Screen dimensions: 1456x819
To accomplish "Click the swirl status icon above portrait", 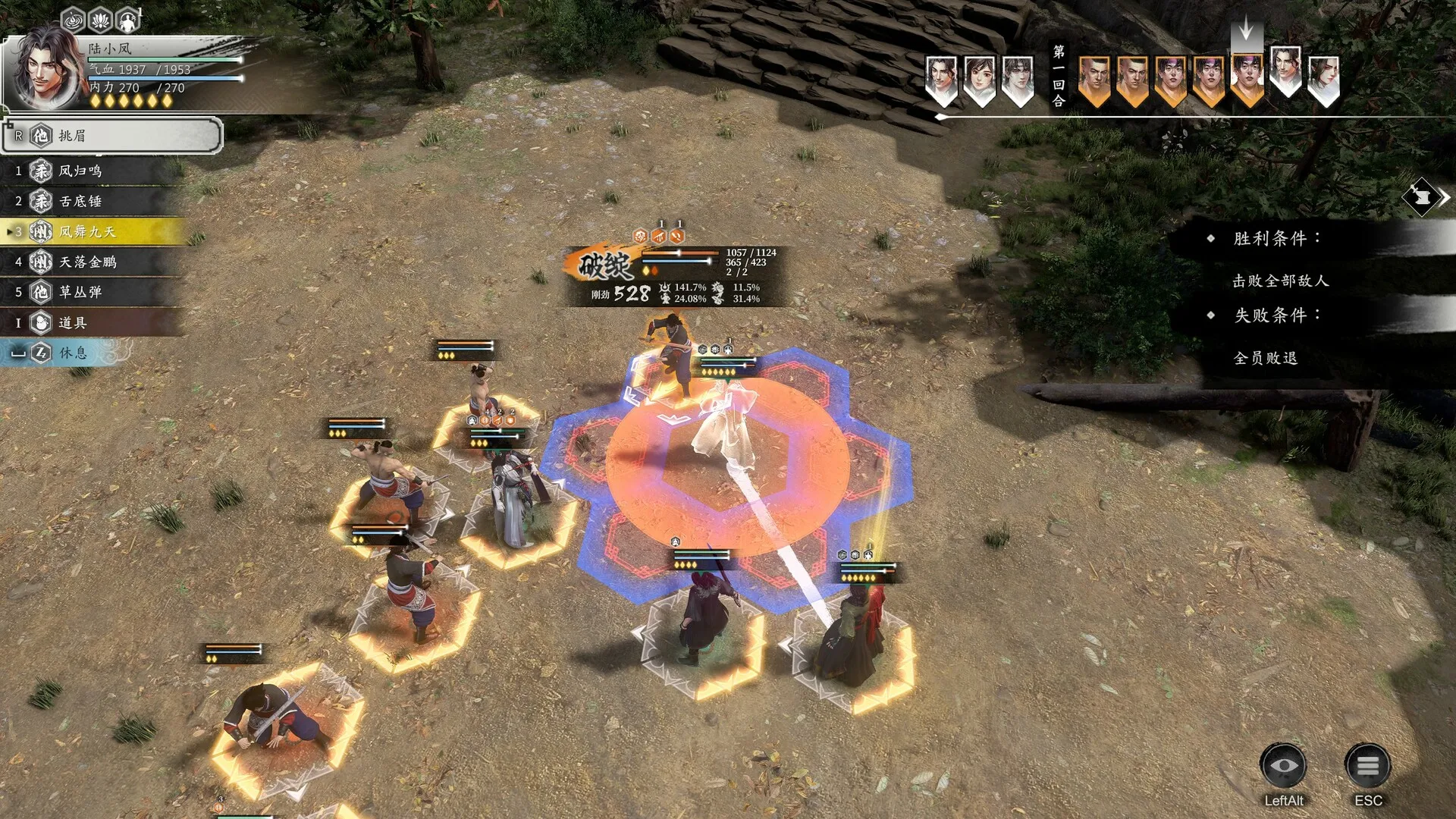I will coord(73,20).
